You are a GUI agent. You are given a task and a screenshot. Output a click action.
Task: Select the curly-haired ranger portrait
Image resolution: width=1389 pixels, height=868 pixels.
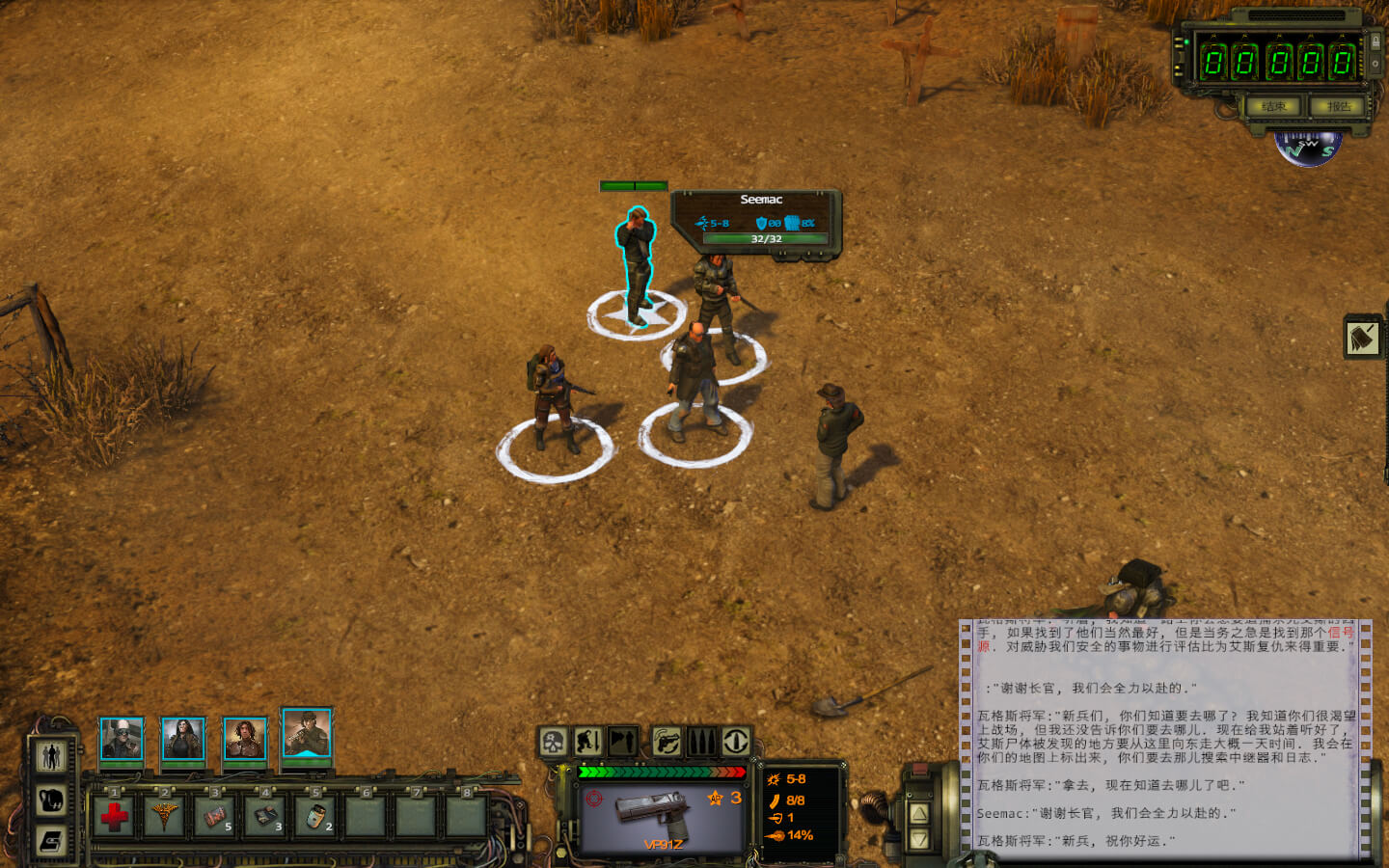click(x=244, y=740)
